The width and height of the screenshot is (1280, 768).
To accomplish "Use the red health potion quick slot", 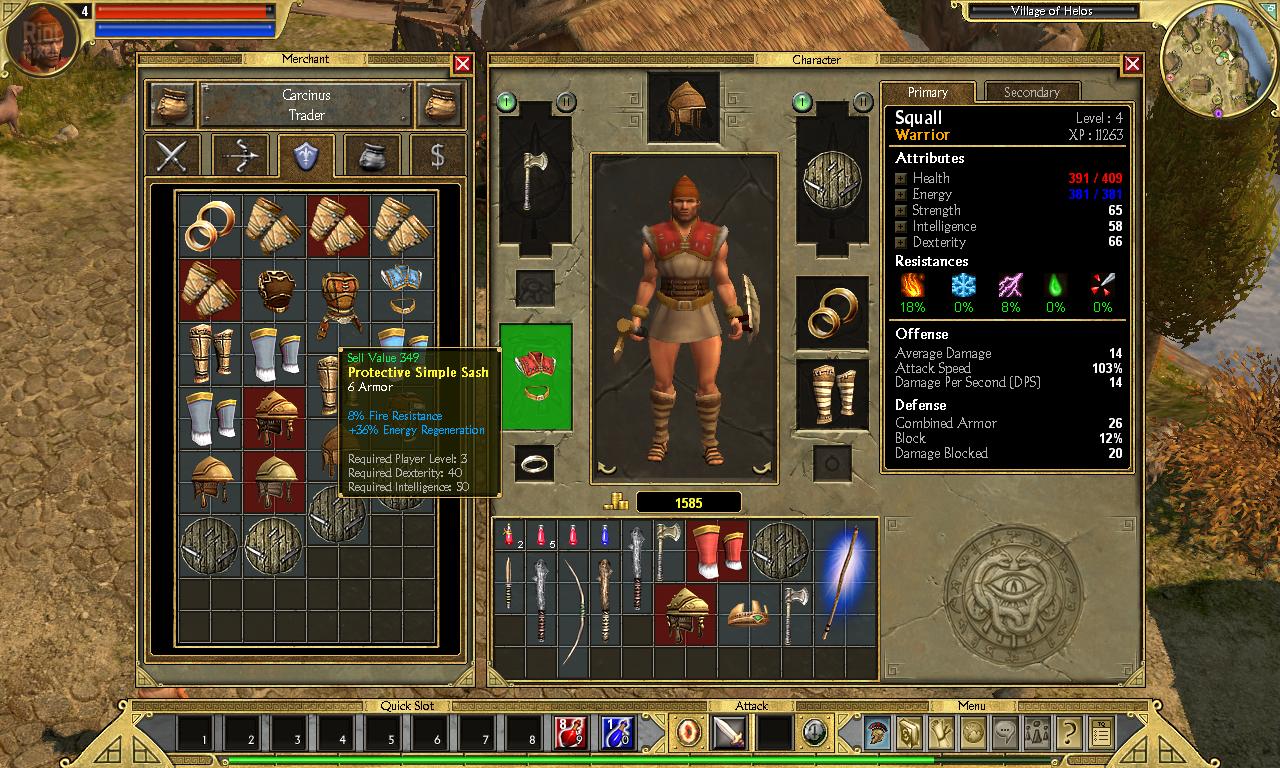I will pos(570,733).
